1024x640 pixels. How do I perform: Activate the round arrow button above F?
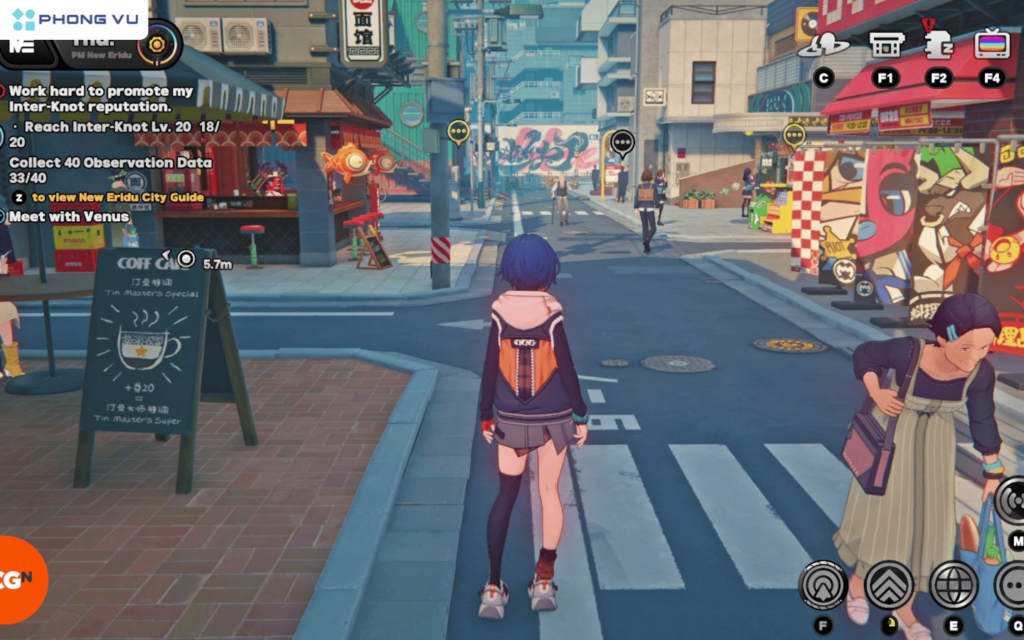823,585
